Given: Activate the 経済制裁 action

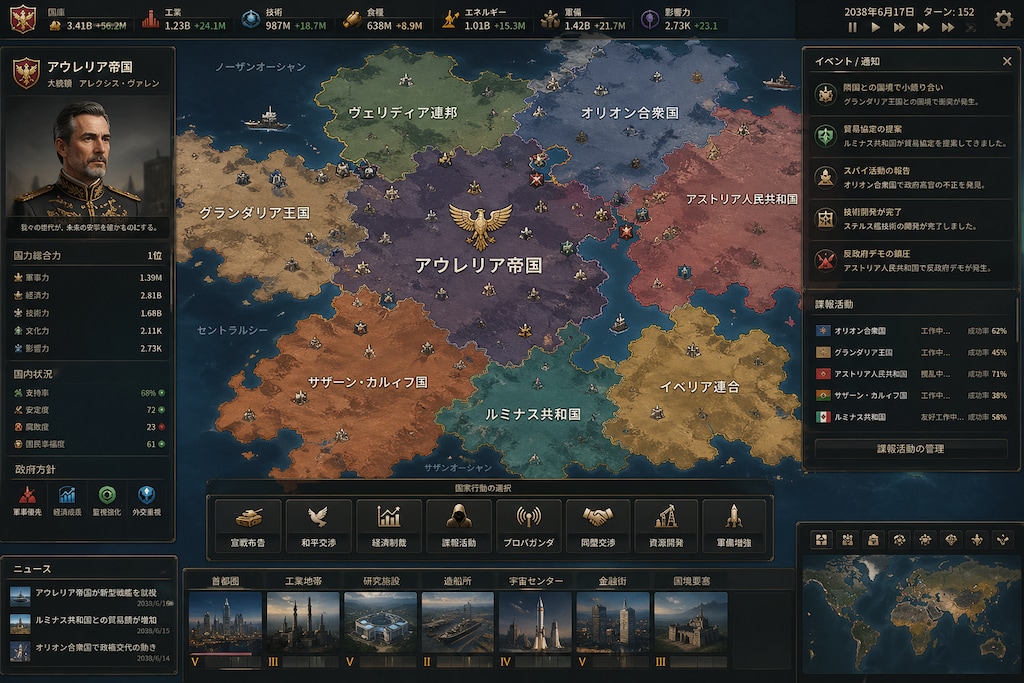Looking at the screenshot, I should (x=388, y=527).
